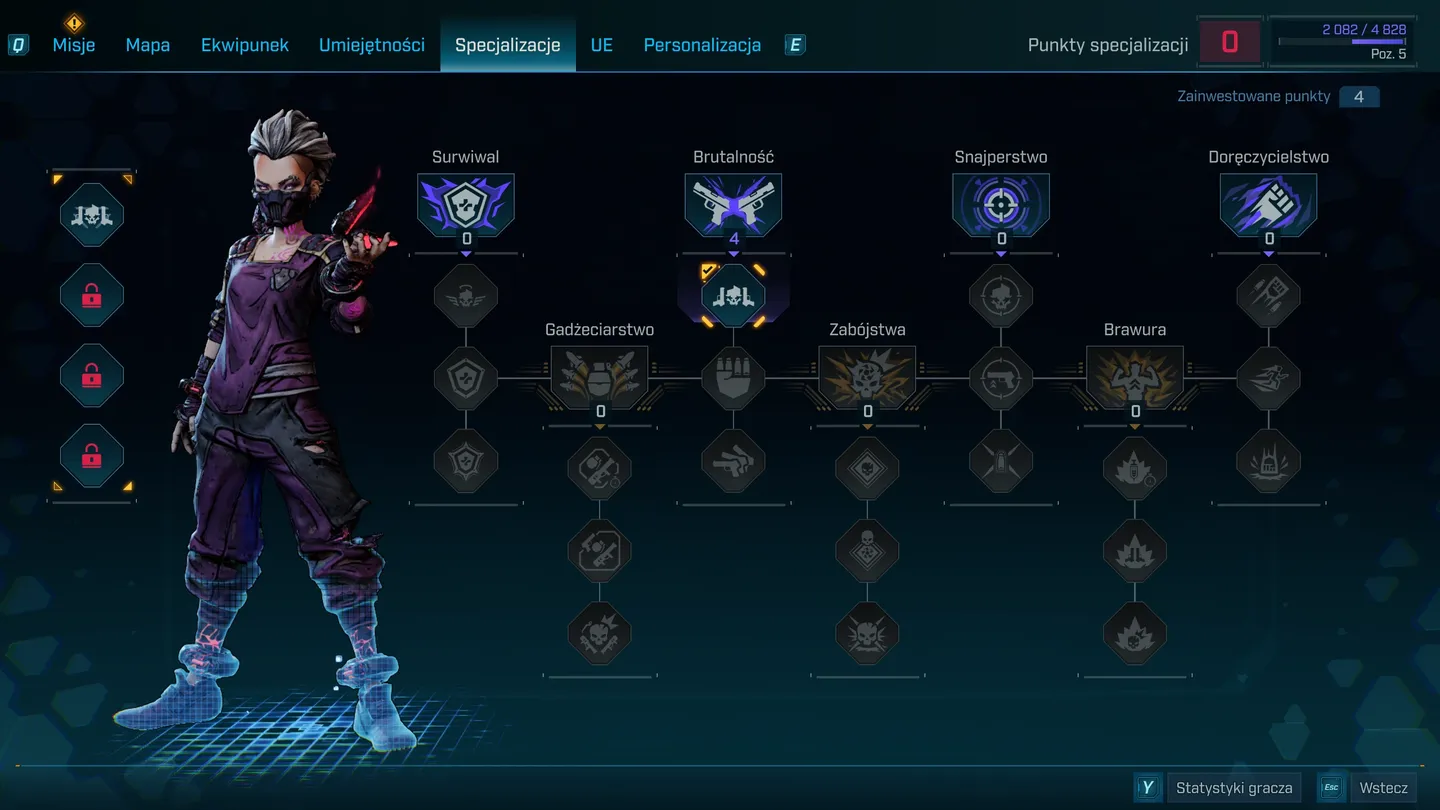Select the Zabójstwa skull emblem

(x=867, y=376)
